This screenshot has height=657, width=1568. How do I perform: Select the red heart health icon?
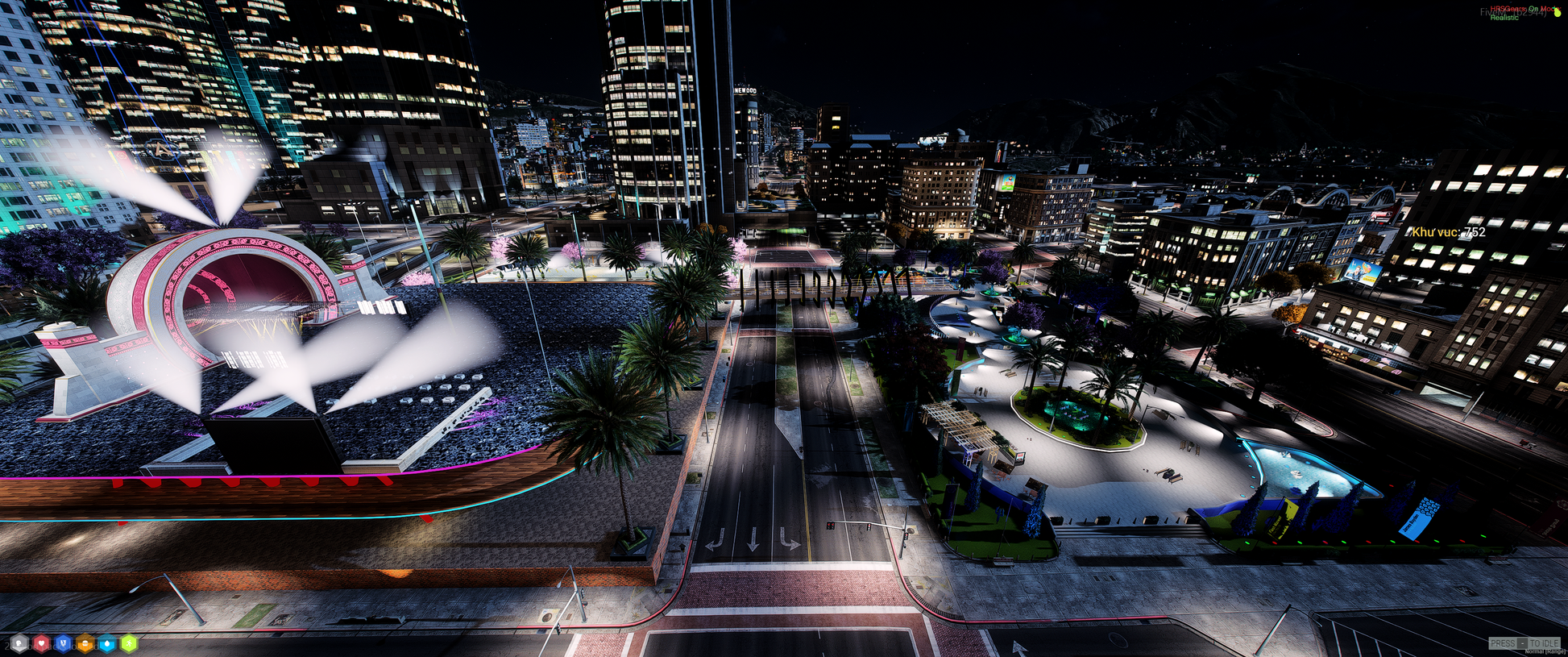(x=41, y=643)
